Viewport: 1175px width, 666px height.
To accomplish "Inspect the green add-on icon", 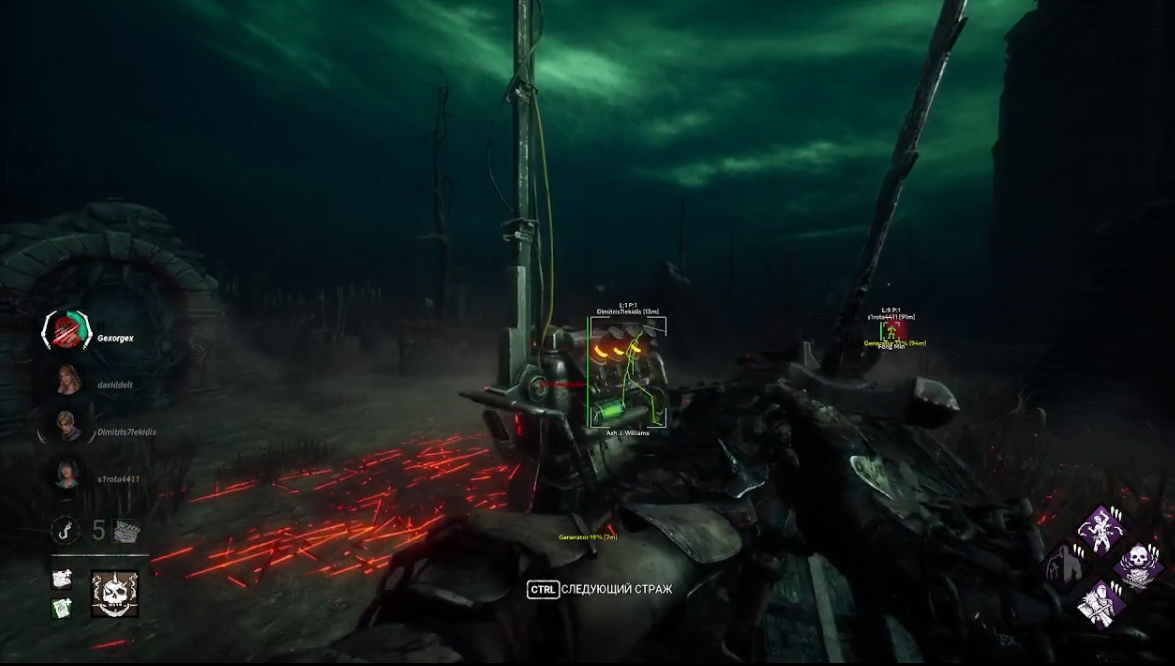I will coord(62,607).
